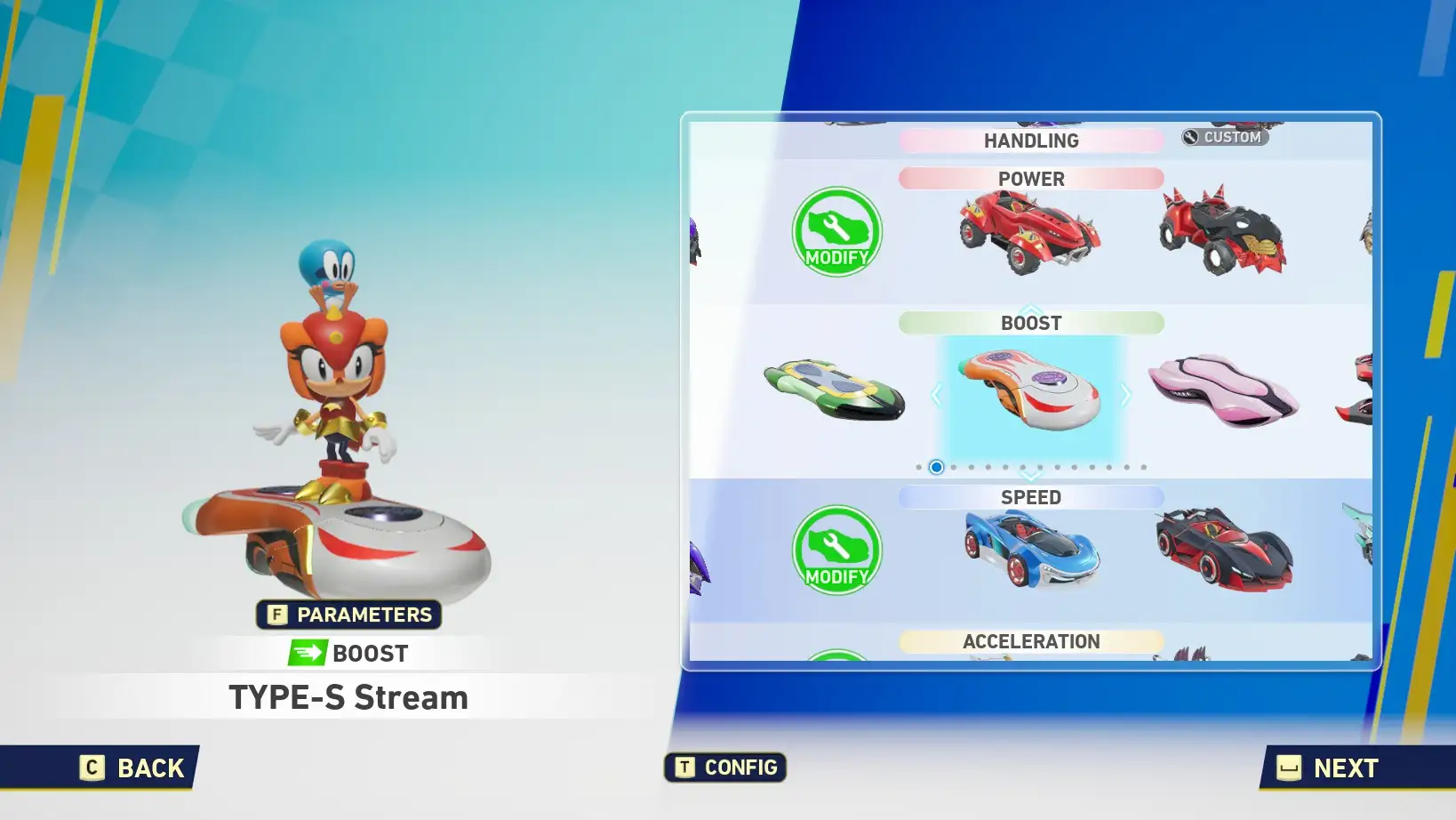Image resolution: width=1456 pixels, height=820 pixels.
Task: Click MODIFY in the Power row
Action: pos(836,232)
